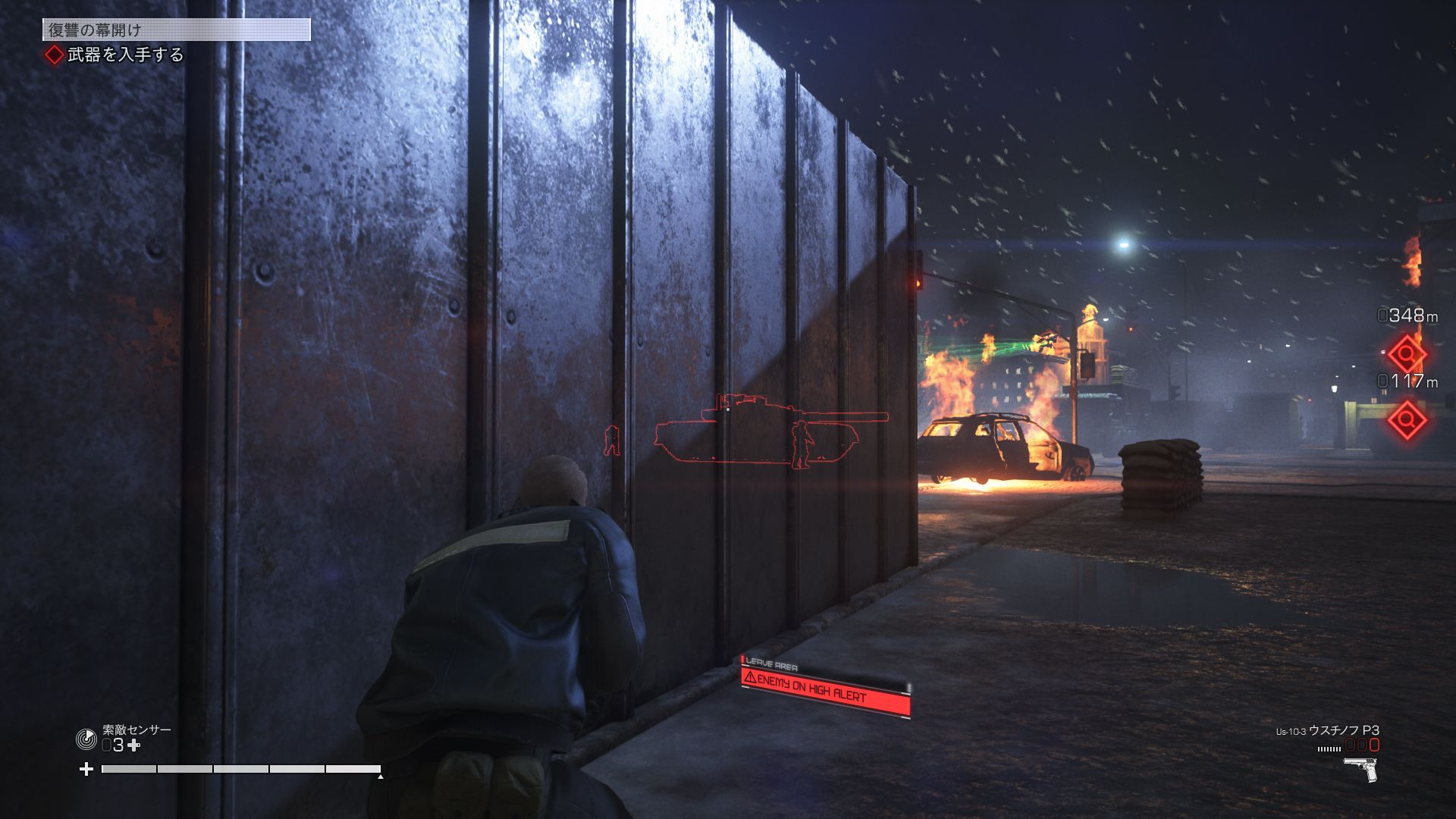Click the plus icon beside the sensor count
The height and width of the screenshot is (819, 1456).
[134, 745]
